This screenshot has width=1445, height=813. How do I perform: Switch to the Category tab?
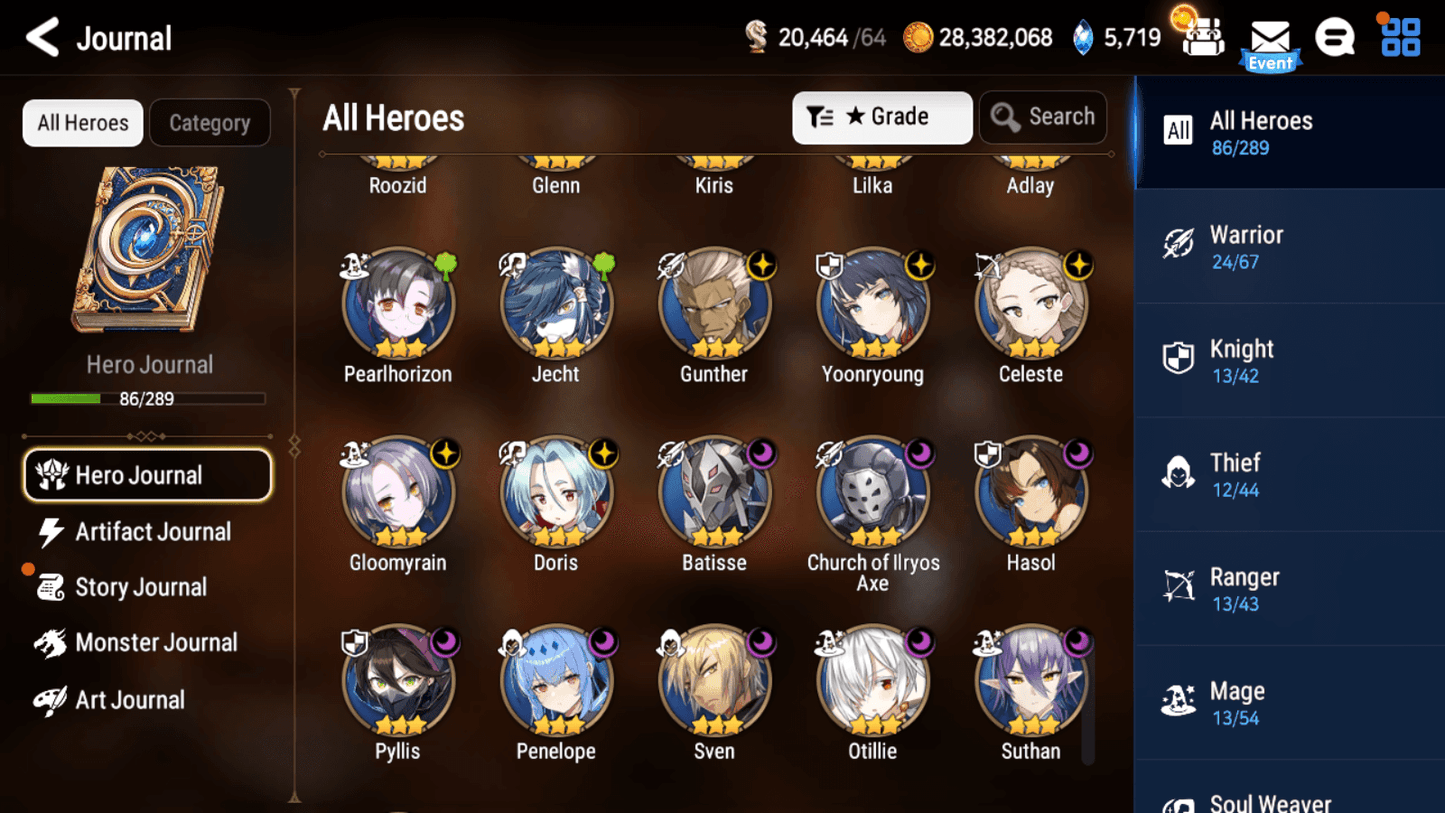click(210, 123)
